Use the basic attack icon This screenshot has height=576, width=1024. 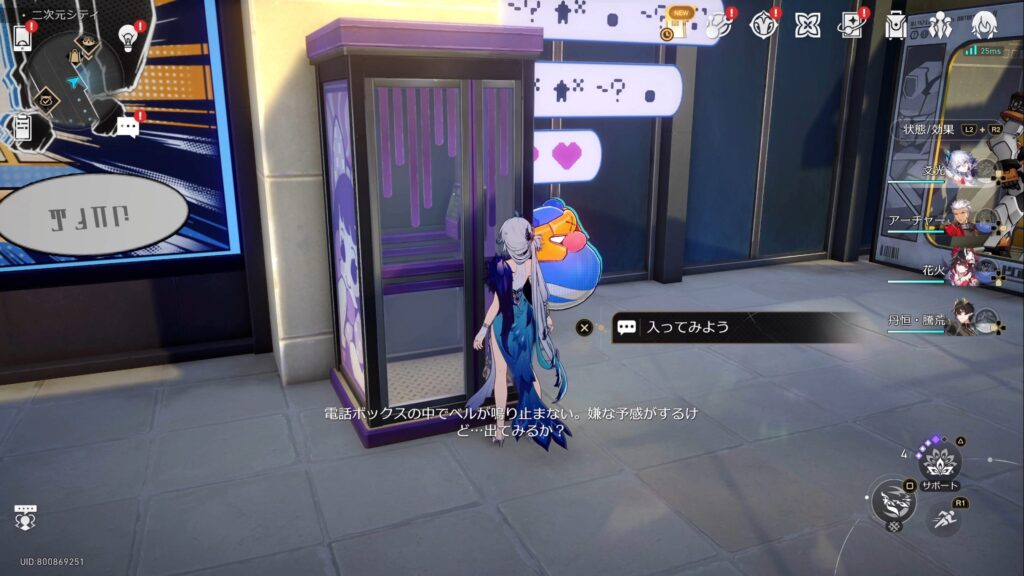892,500
